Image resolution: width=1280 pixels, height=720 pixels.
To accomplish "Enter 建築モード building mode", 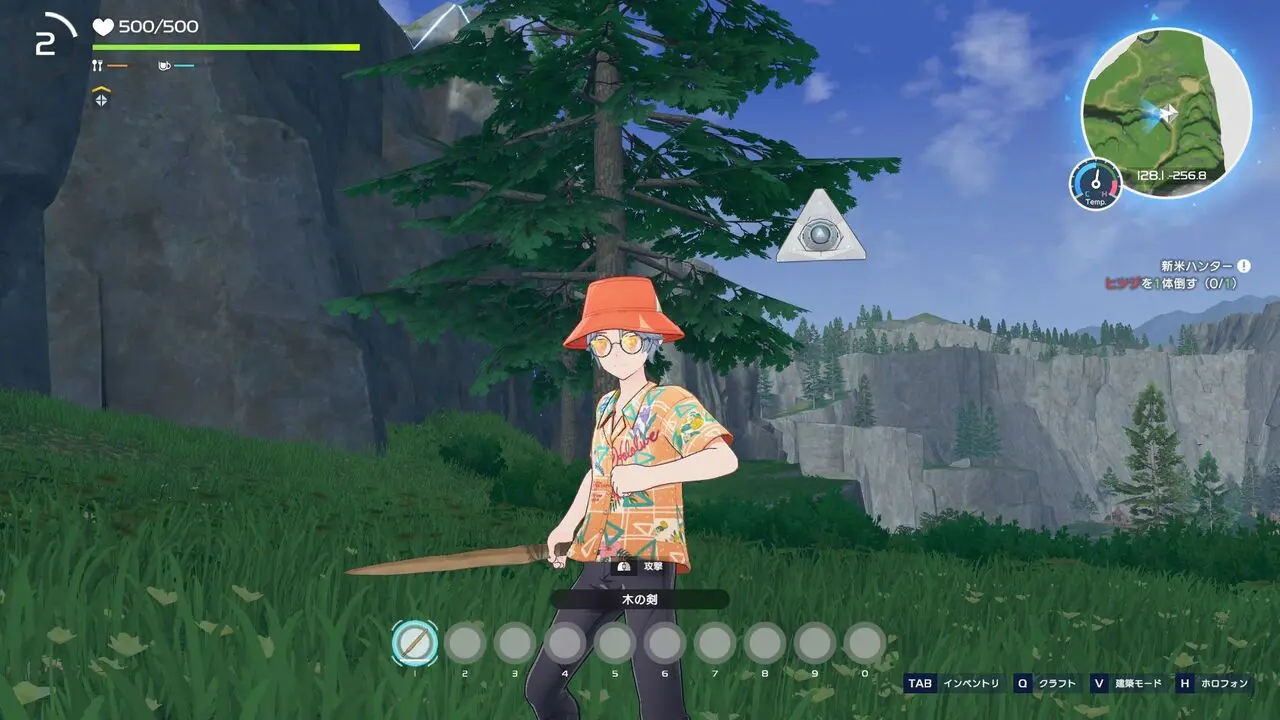I will [1128, 684].
